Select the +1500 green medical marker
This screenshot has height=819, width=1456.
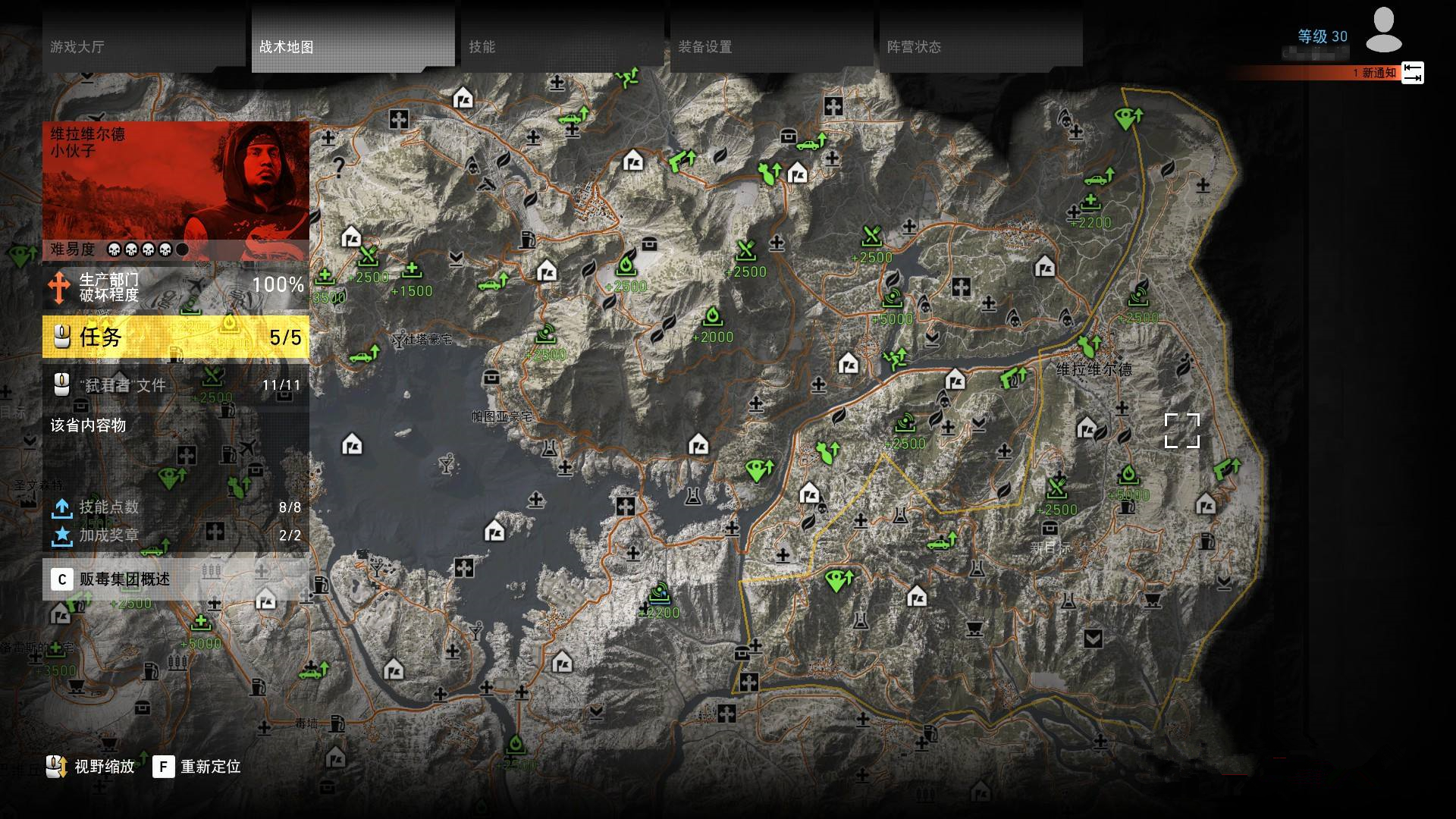click(x=412, y=271)
